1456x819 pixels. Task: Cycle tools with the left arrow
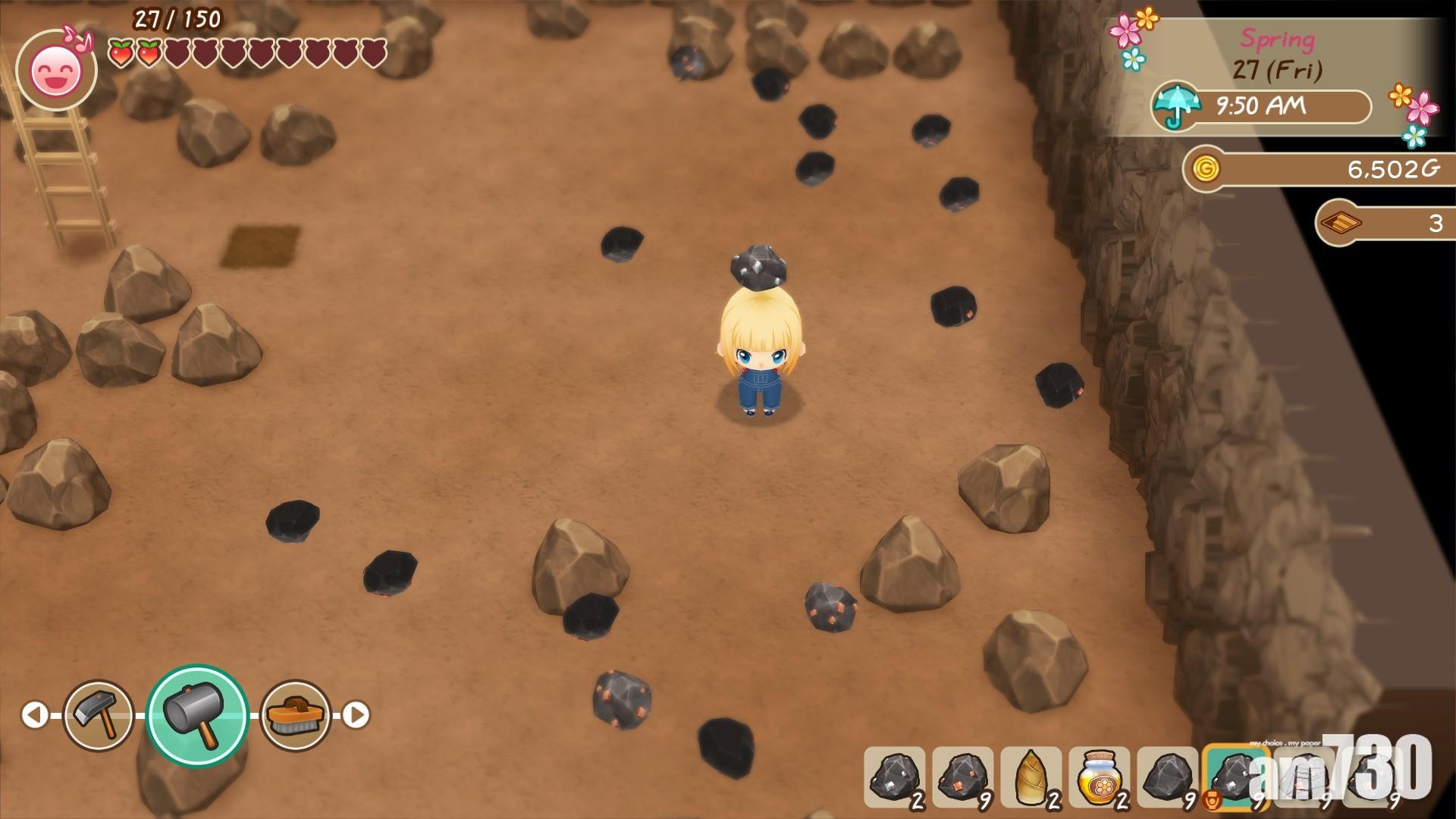[34, 715]
